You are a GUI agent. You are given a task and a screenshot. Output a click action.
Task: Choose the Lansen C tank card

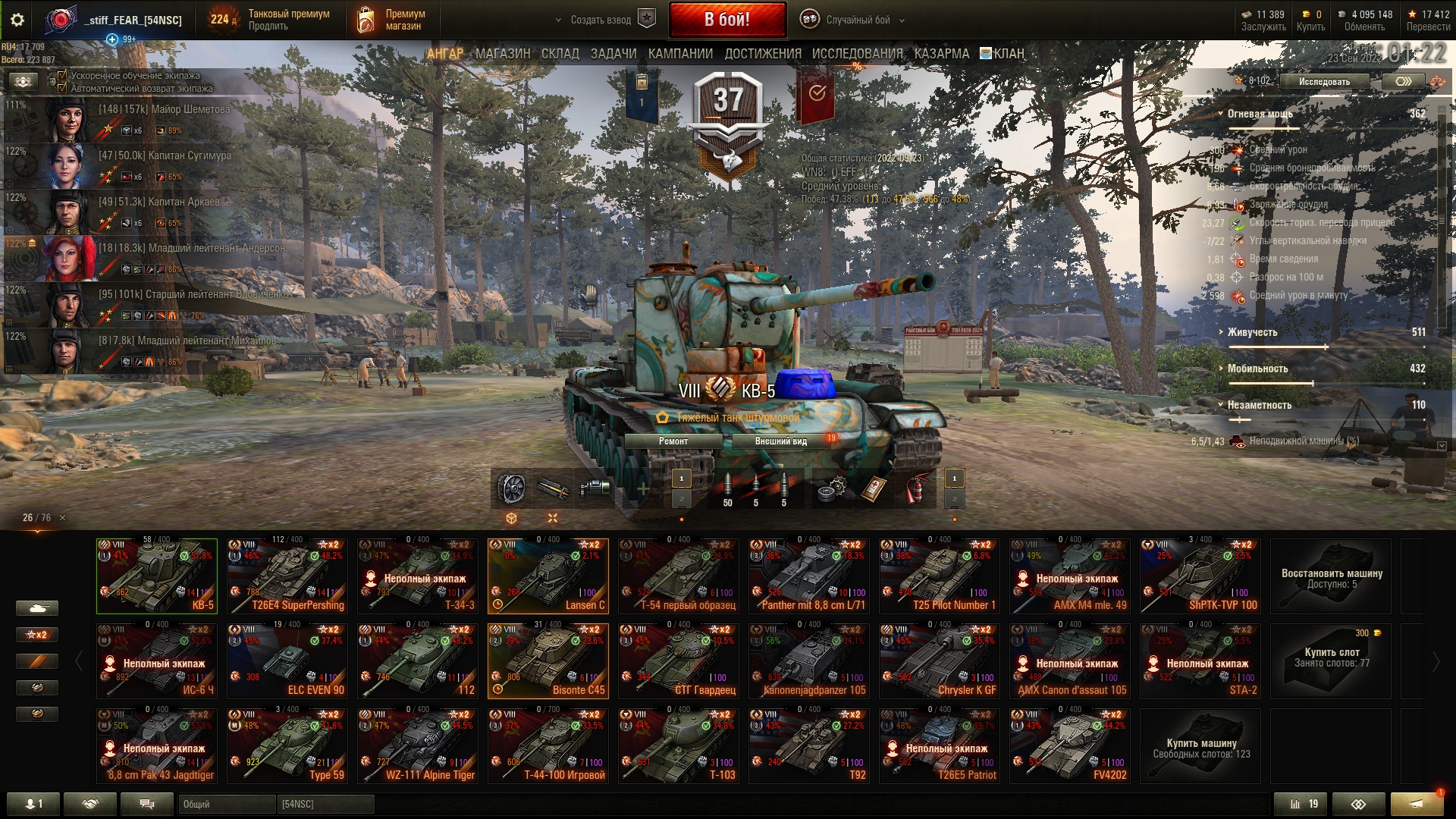[548, 576]
